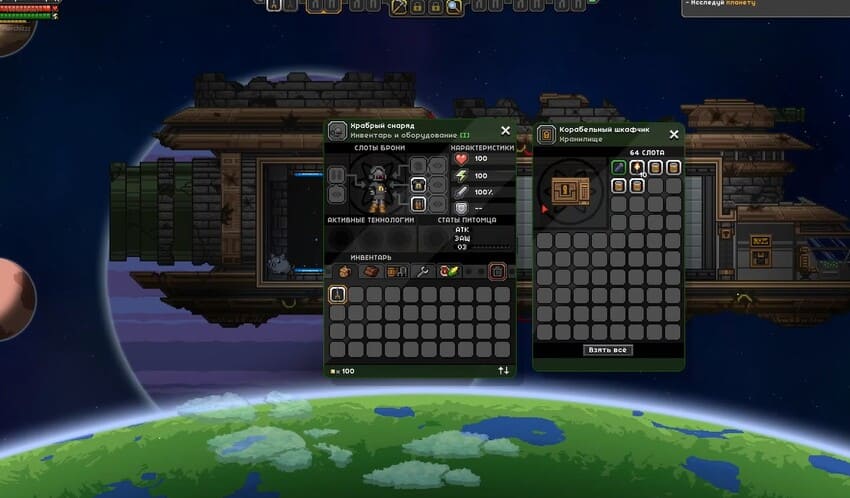The image size is (850, 498).
Task: Select the torch item in ship locker
Action: 637,167
